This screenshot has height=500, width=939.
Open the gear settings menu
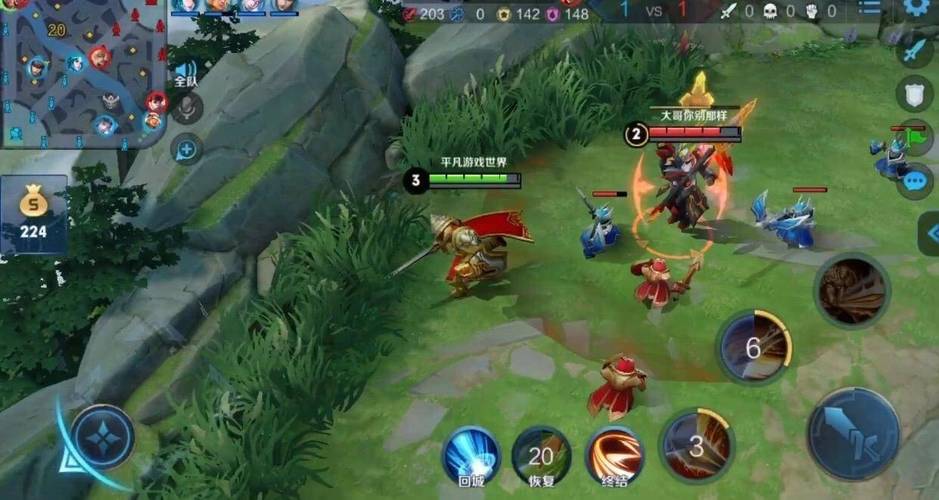(x=916, y=9)
